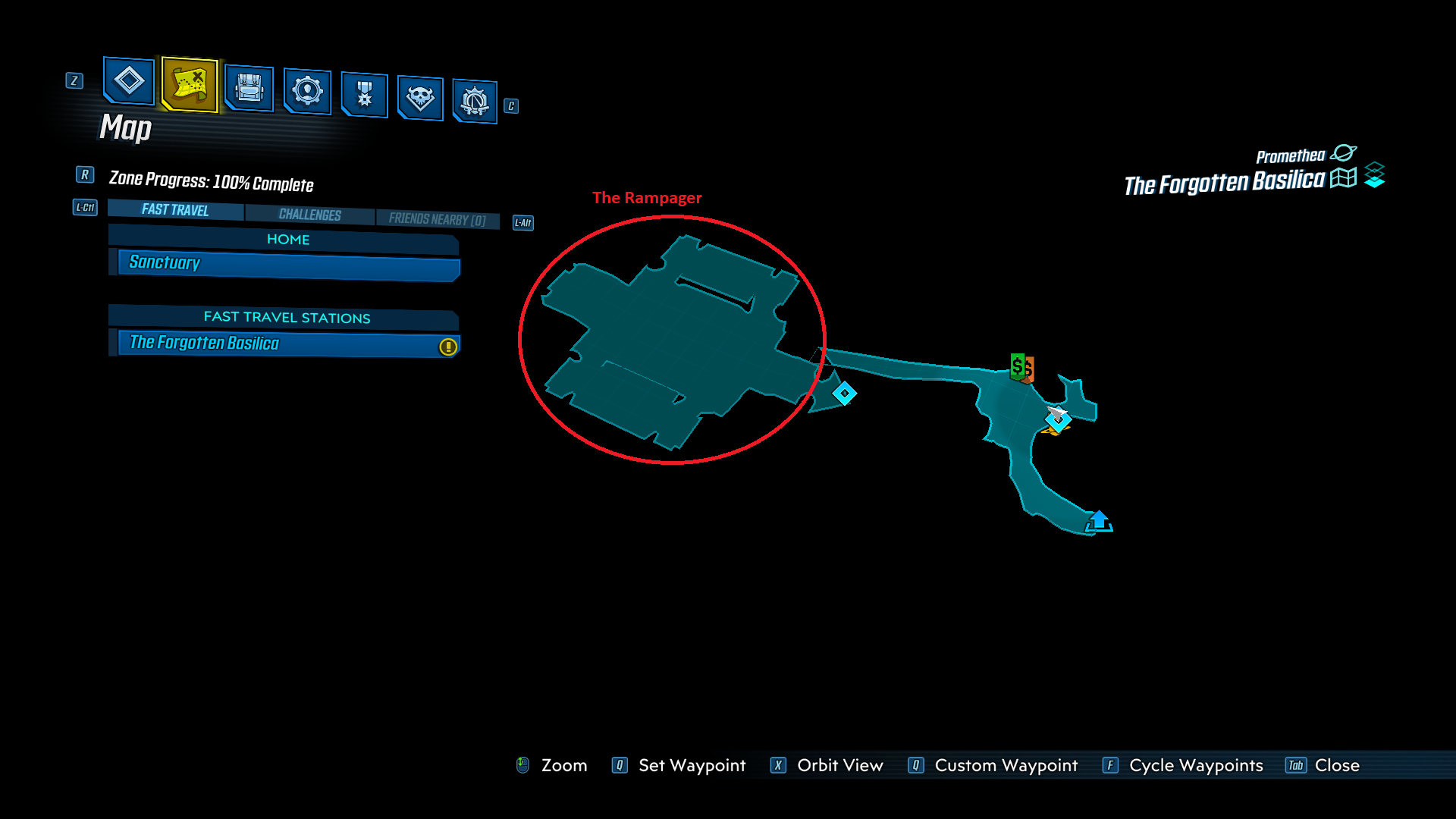The height and width of the screenshot is (819, 1456).
Task: Travel to Sanctuary under Home
Action: pos(284,263)
